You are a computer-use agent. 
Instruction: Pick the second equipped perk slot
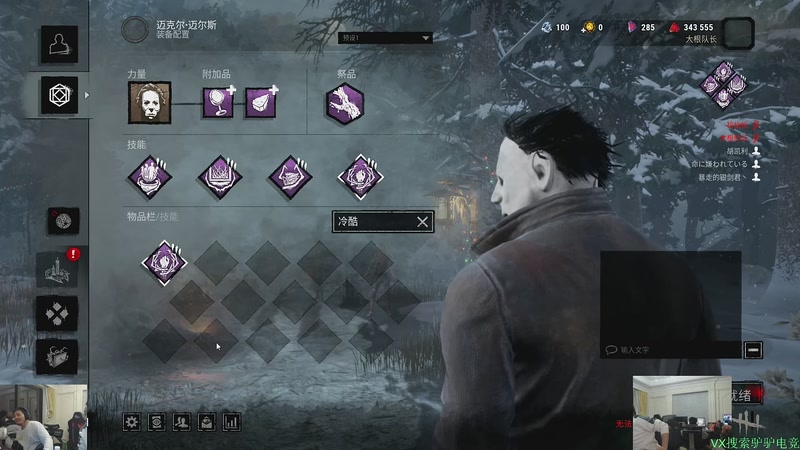tap(220, 176)
